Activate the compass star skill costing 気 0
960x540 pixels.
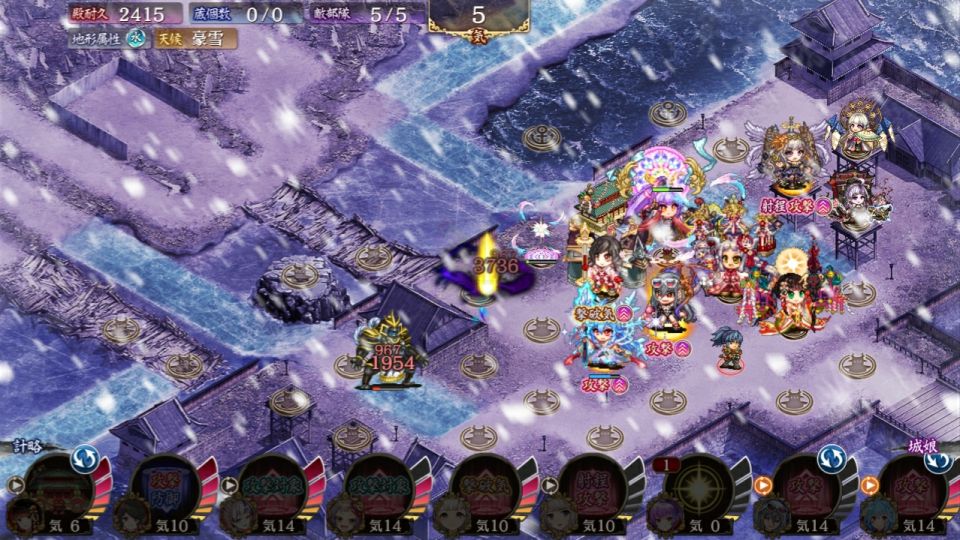click(697, 492)
